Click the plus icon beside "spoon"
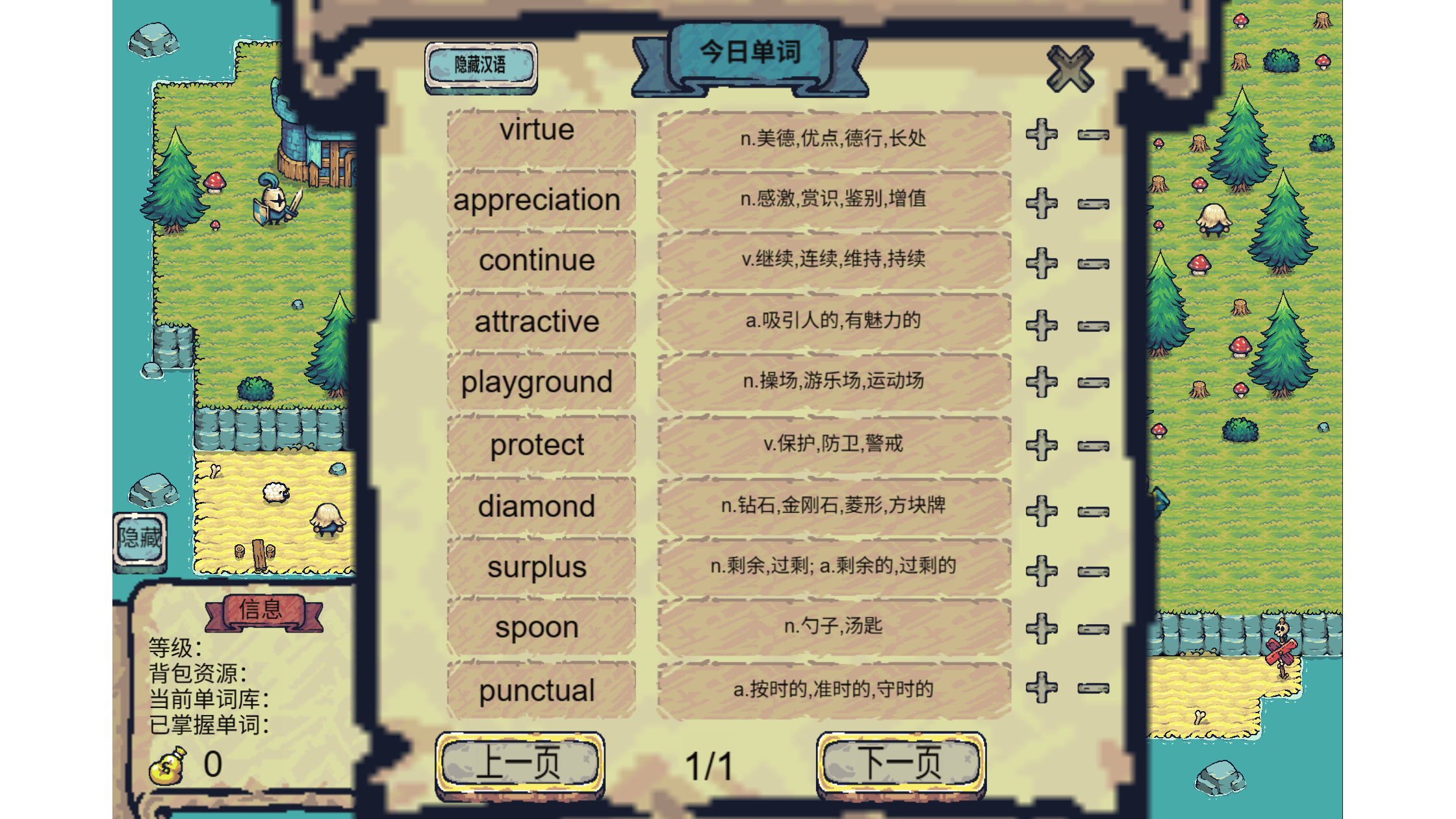This screenshot has width=1456, height=819. click(1041, 627)
